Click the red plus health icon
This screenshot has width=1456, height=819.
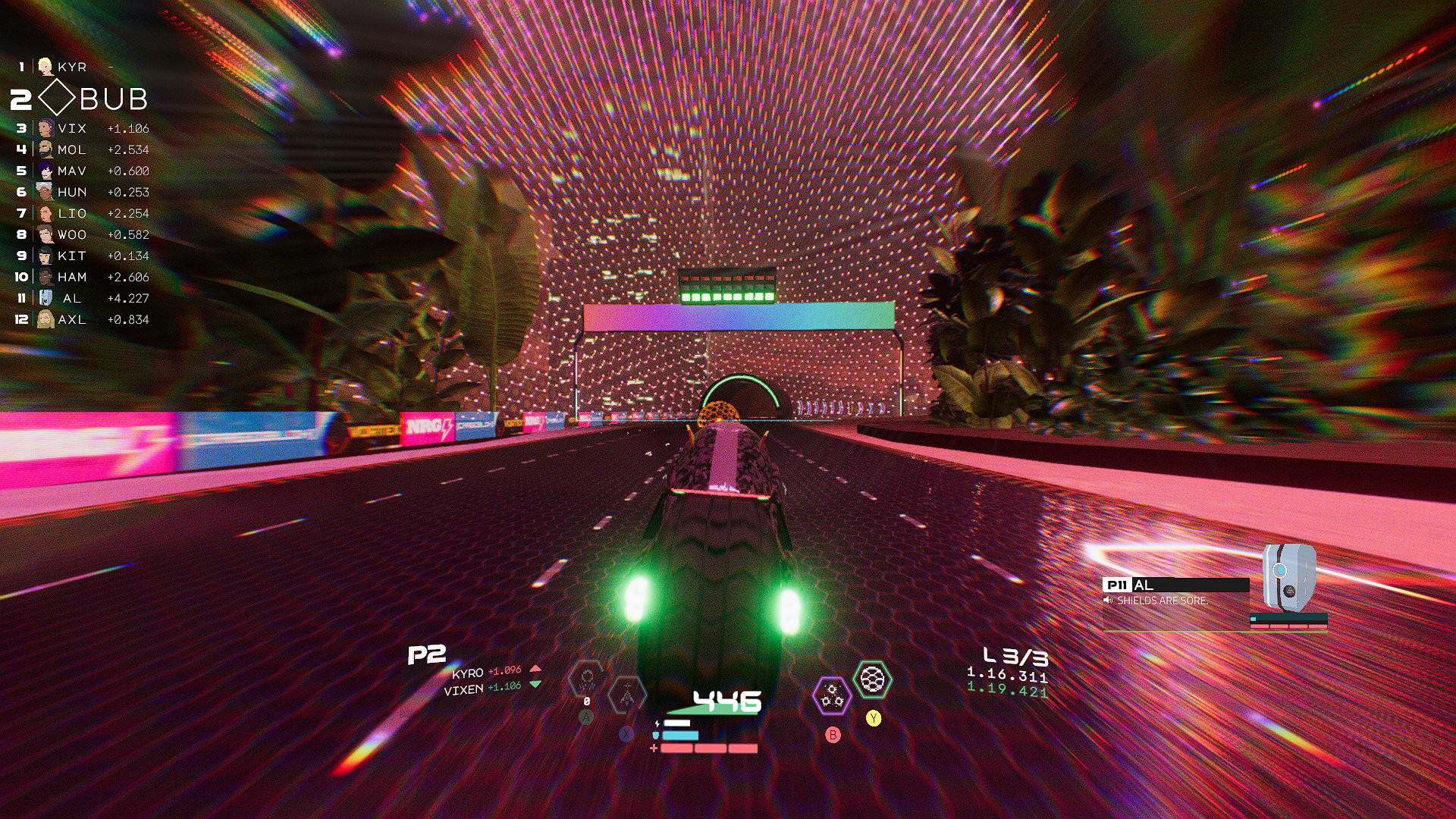tap(653, 748)
